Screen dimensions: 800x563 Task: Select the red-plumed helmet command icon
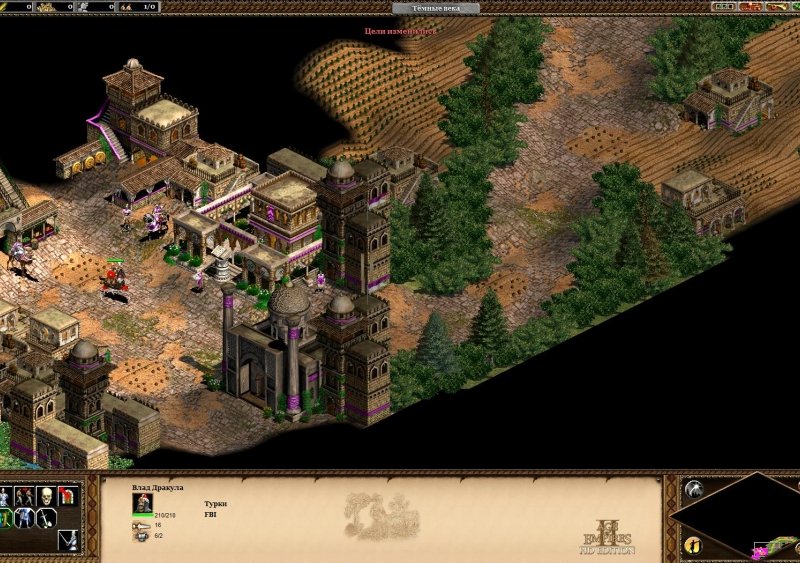tap(68, 496)
